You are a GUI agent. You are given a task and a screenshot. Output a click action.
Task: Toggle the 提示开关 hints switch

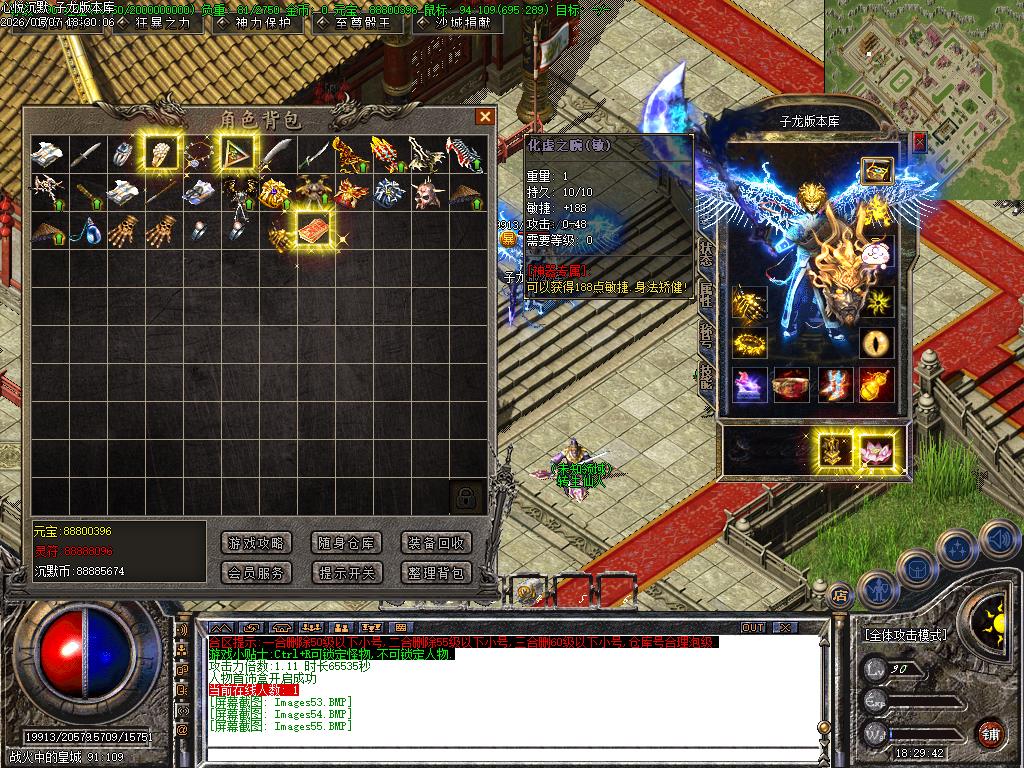346,573
